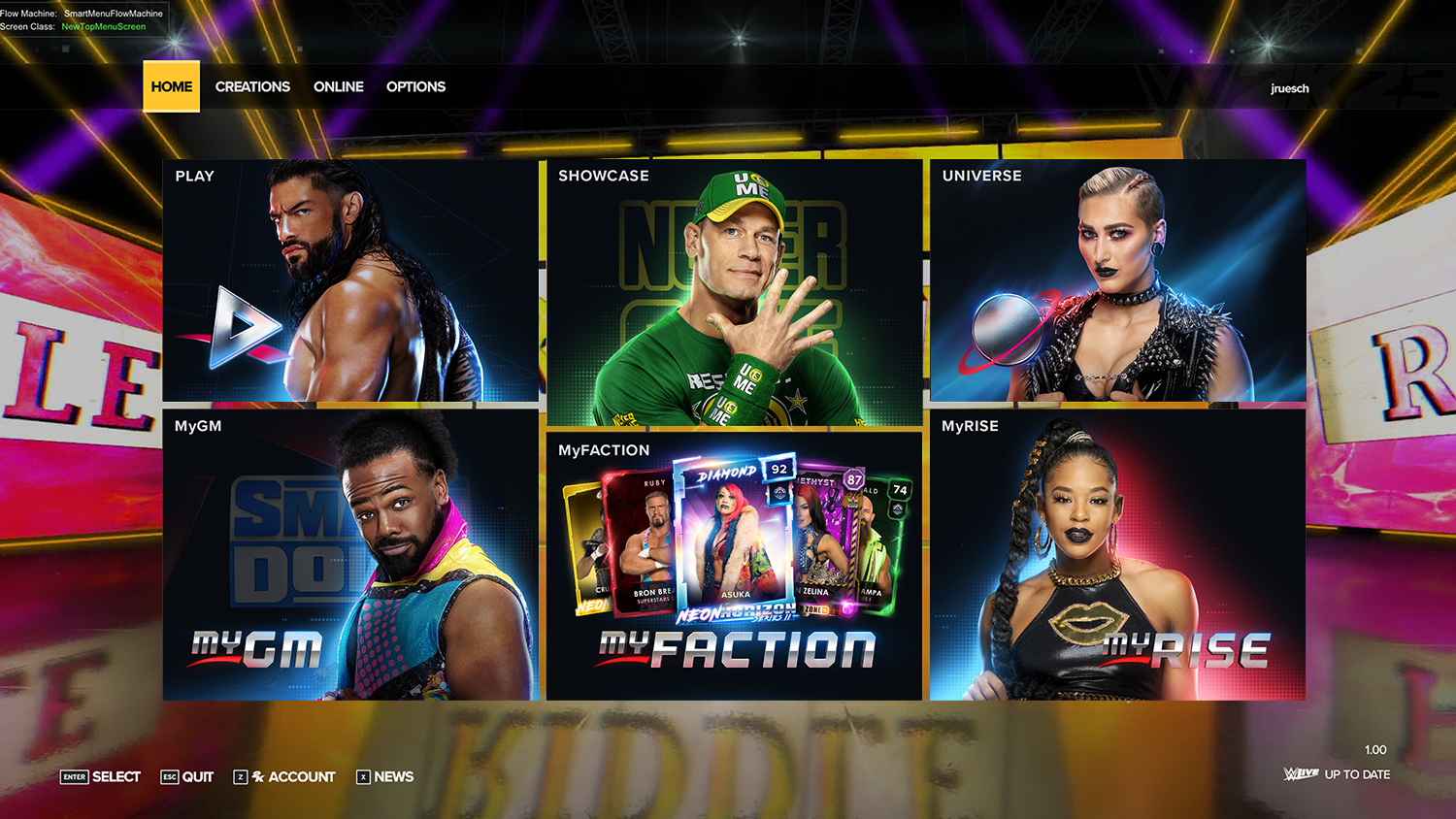Enter the MyGM mode tile
1456x819 pixels.
(350, 555)
